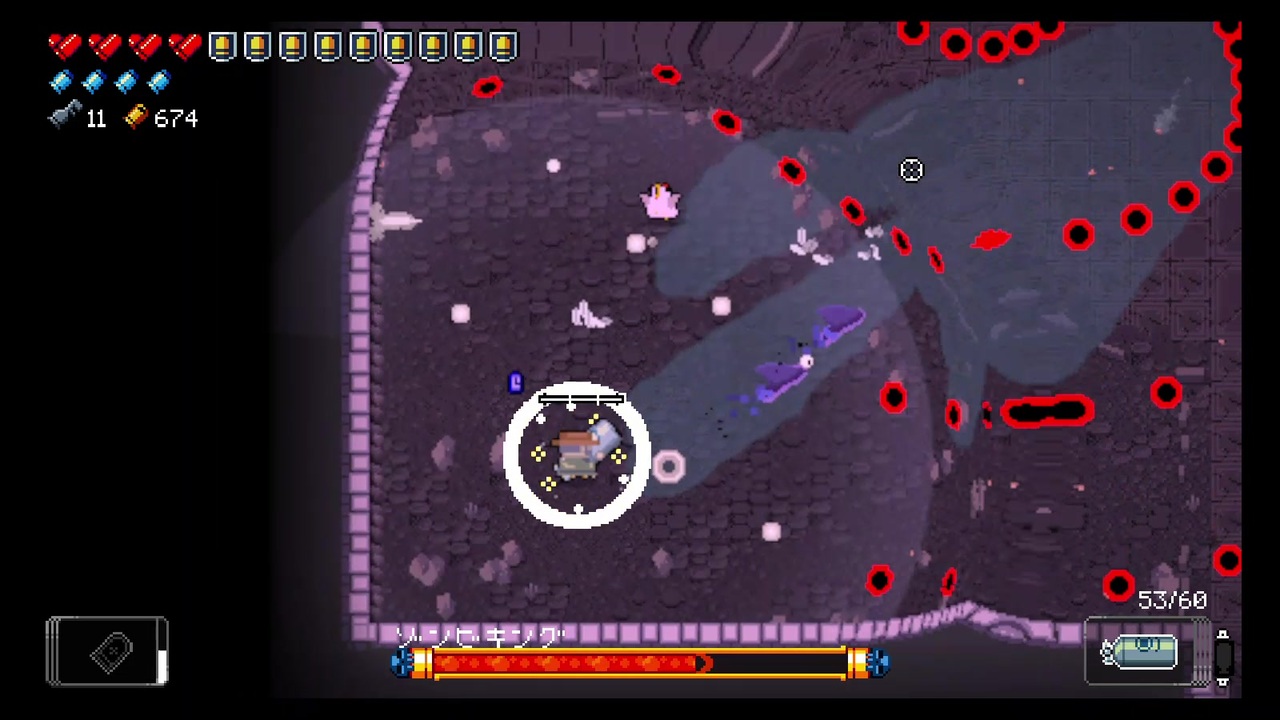The width and height of the screenshot is (1280, 720).
Task: Click the crosshair reticle
Action: (x=911, y=170)
